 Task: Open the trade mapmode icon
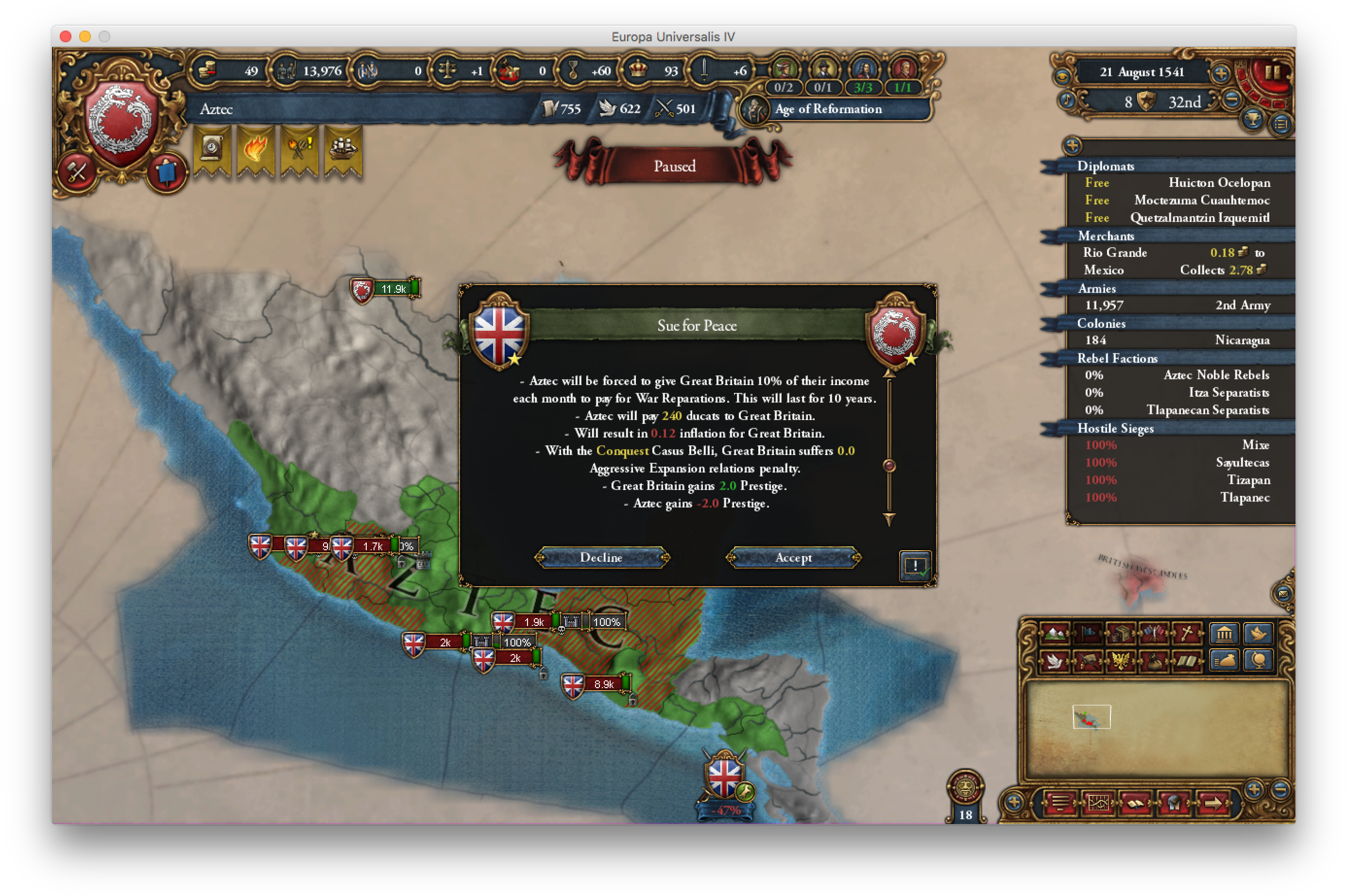(x=1121, y=633)
